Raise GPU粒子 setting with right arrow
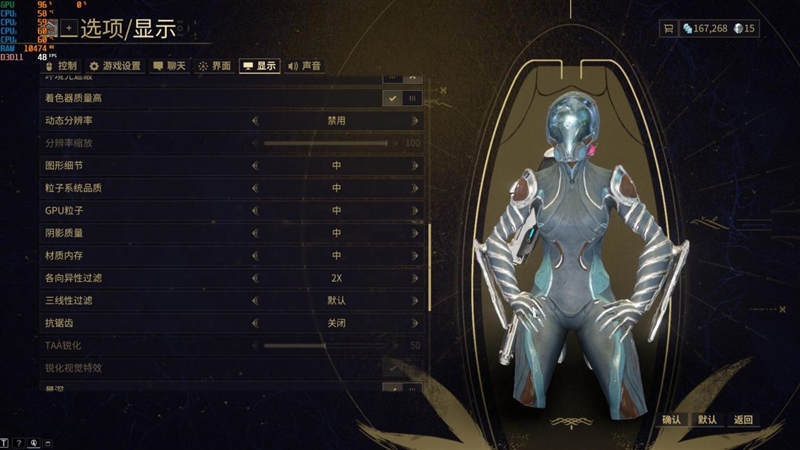 click(415, 210)
